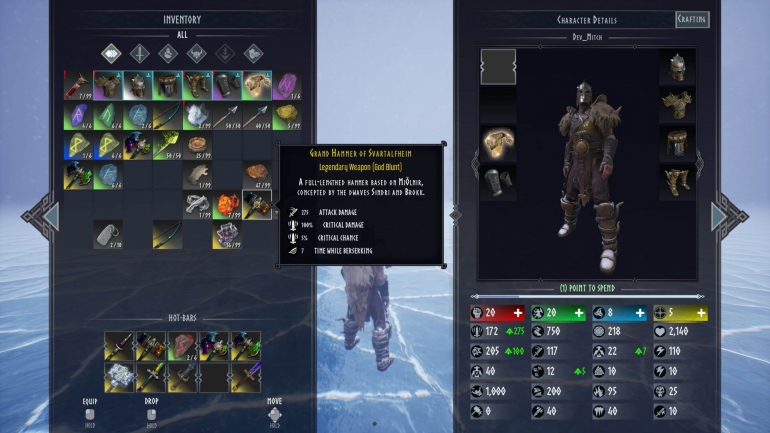Select the All items filter icon

[x=111, y=52]
